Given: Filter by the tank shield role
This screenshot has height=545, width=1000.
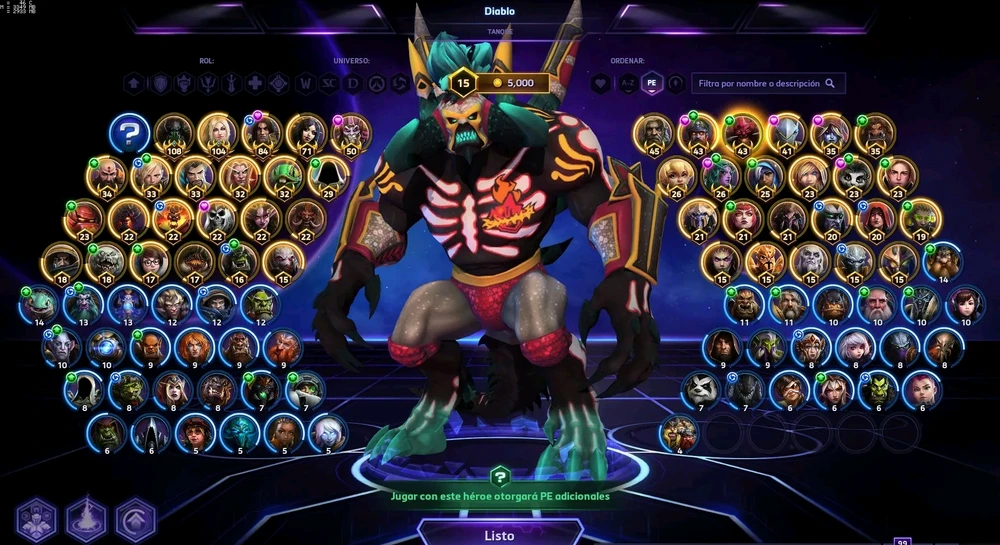Looking at the screenshot, I should tap(160, 84).
